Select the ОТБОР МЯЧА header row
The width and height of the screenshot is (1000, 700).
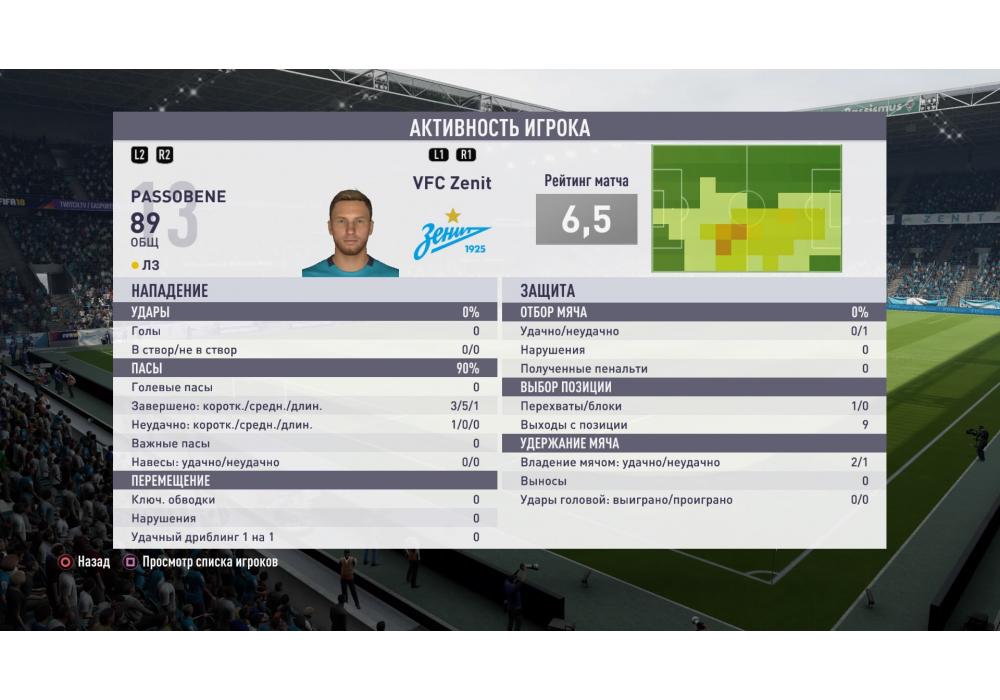(x=693, y=312)
